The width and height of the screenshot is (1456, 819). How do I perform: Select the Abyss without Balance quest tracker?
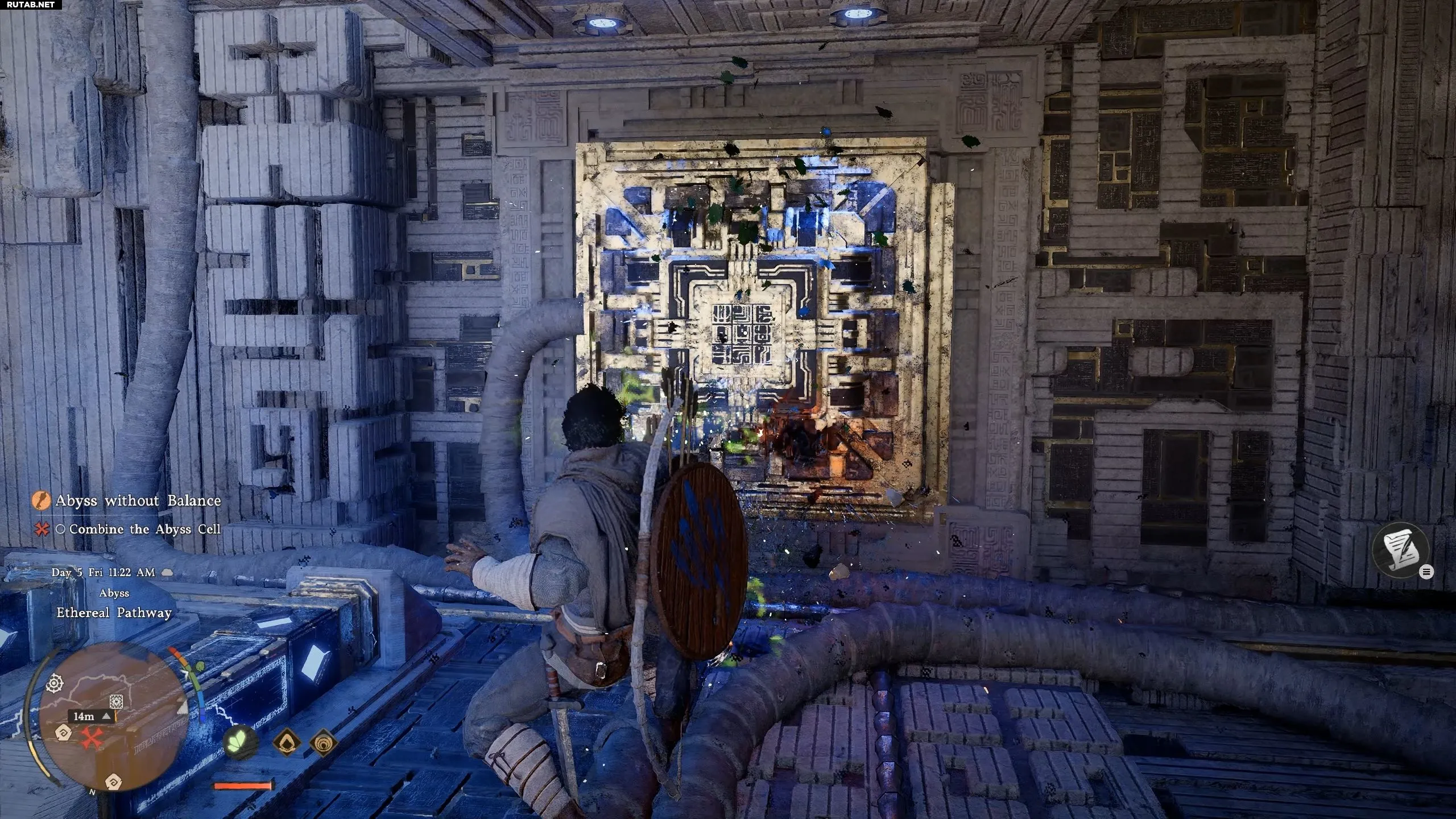[x=137, y=500]
